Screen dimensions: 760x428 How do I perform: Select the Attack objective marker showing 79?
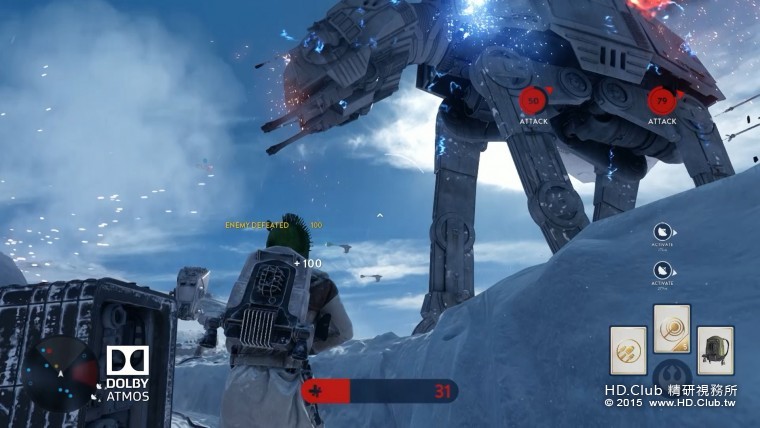click(x=661, y=100)
